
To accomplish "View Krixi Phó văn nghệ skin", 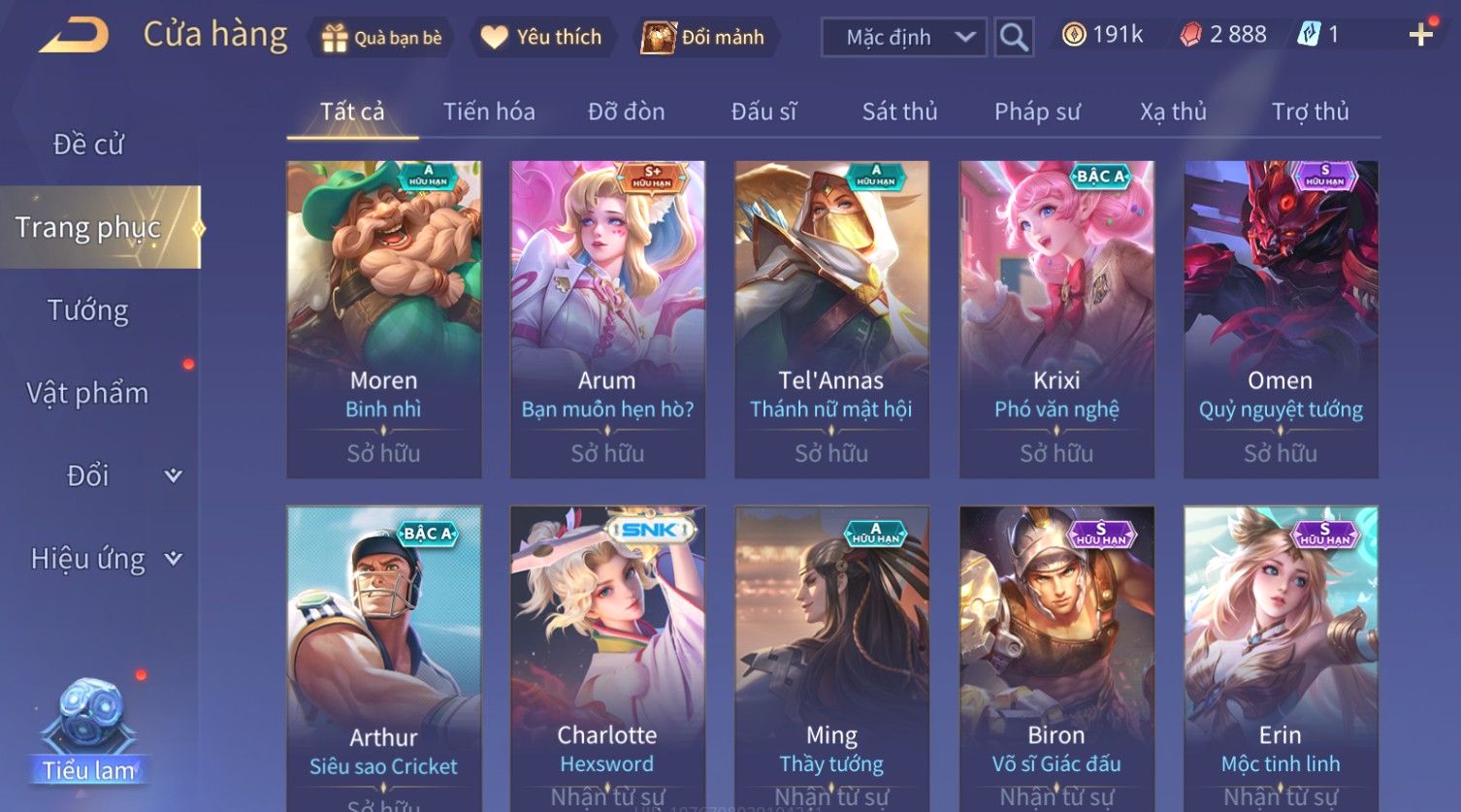I will [1056, 319].
